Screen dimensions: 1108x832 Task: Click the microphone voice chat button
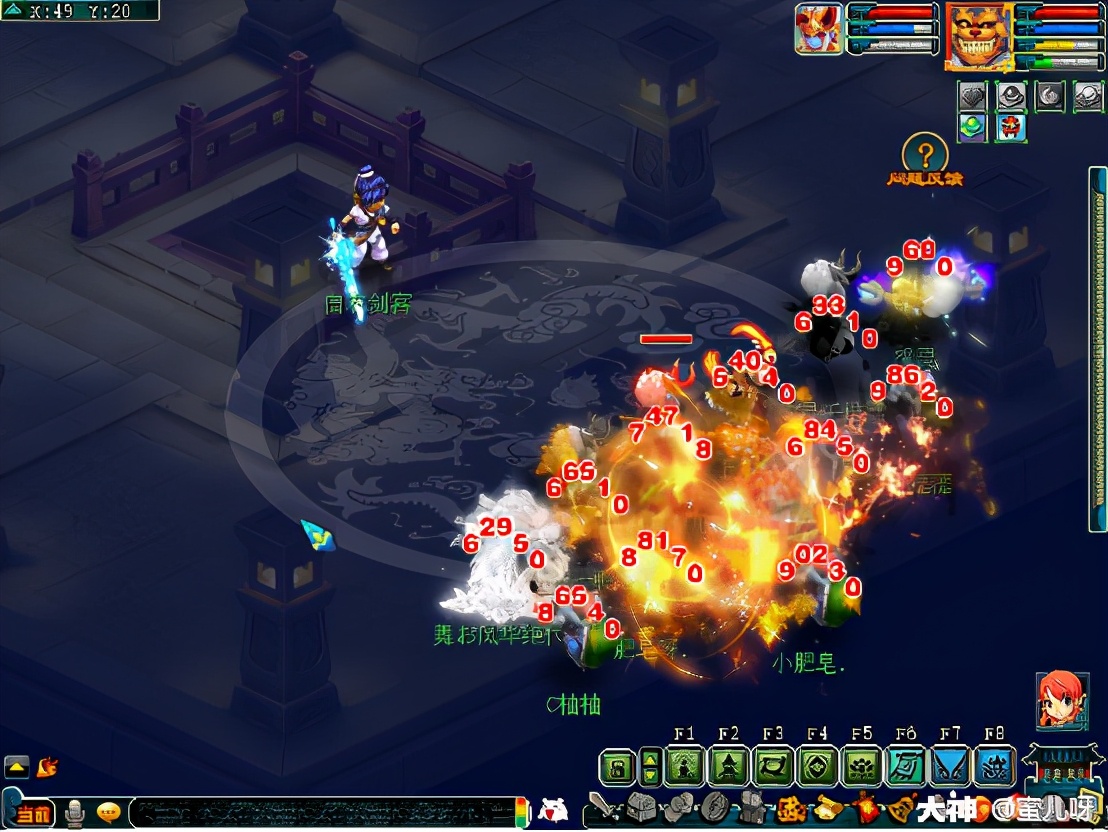75,813
